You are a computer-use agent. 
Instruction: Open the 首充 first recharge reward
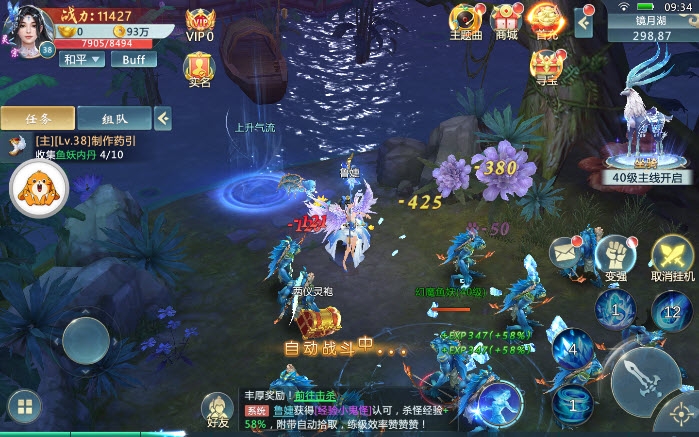546,21
